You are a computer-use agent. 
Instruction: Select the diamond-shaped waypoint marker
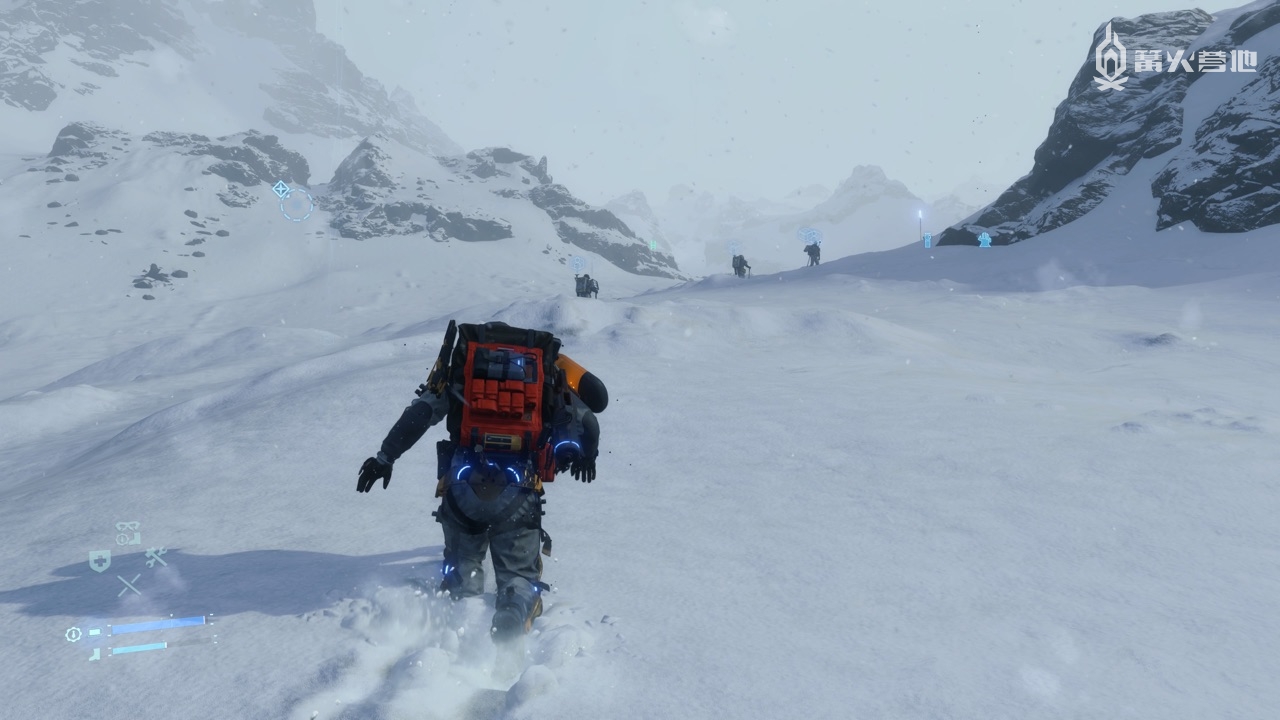tap(281, 188)
